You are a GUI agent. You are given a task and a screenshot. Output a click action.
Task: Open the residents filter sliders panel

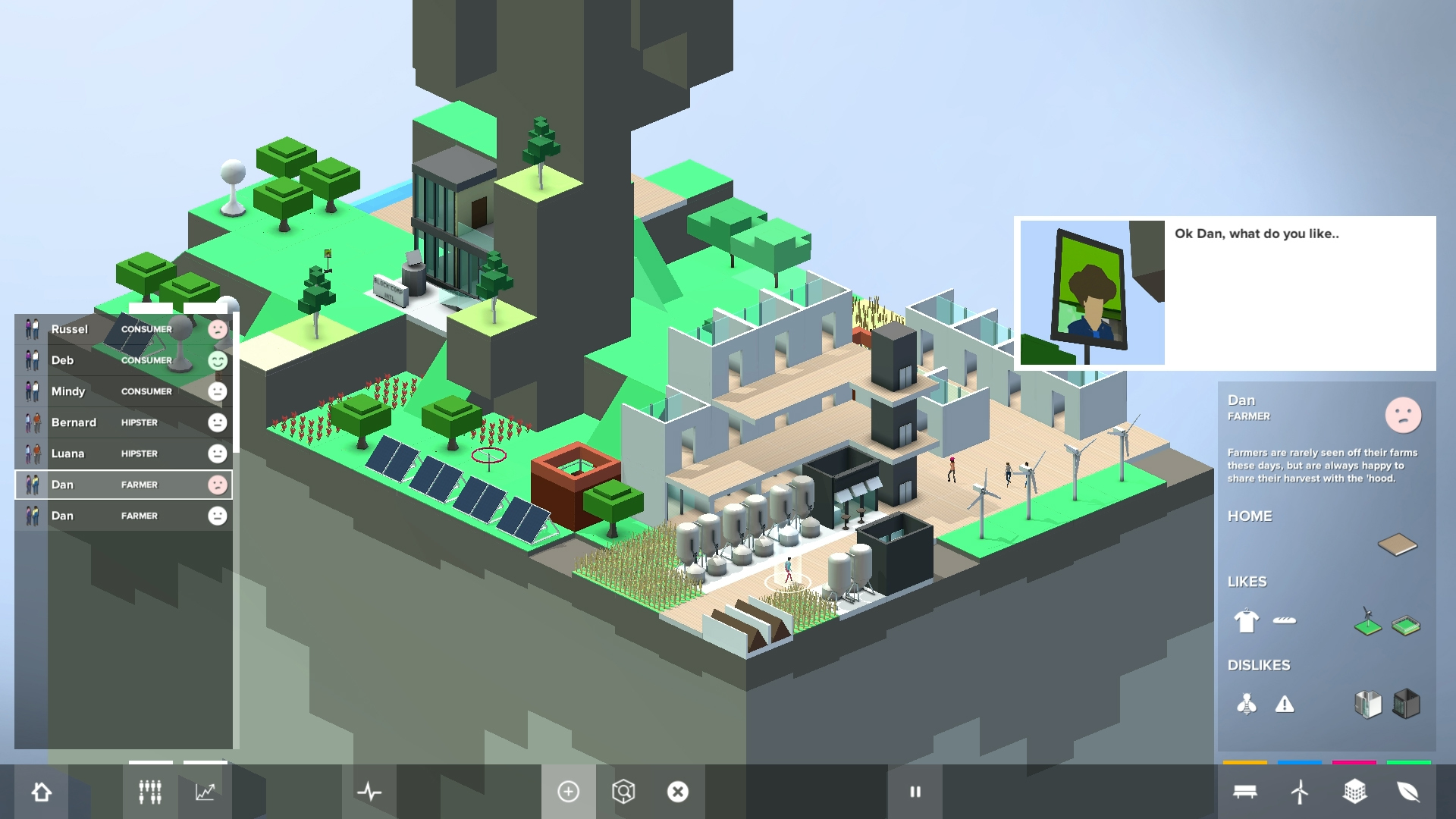[x=149, y=791]
